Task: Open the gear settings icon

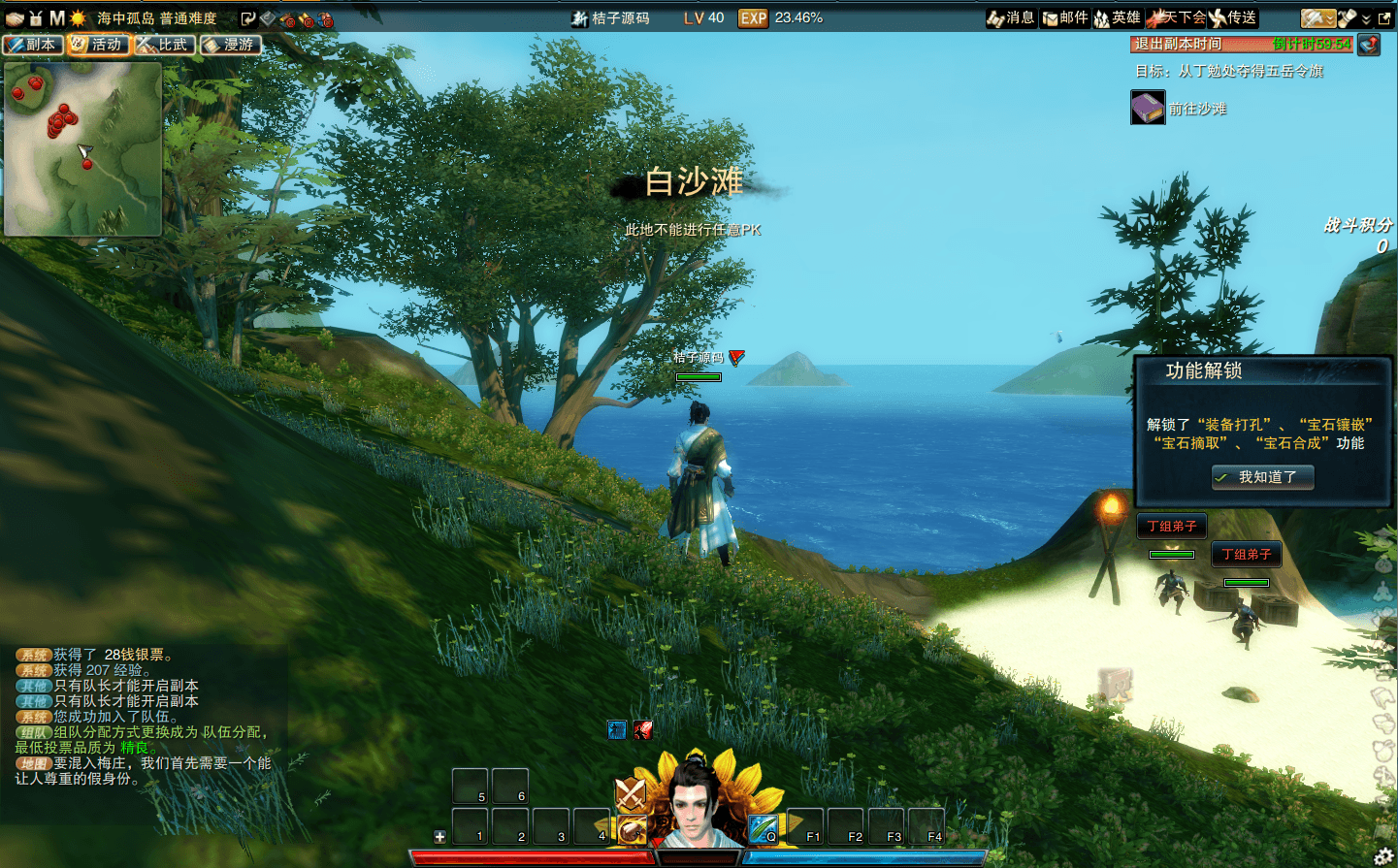Action: pos(1383,855)
